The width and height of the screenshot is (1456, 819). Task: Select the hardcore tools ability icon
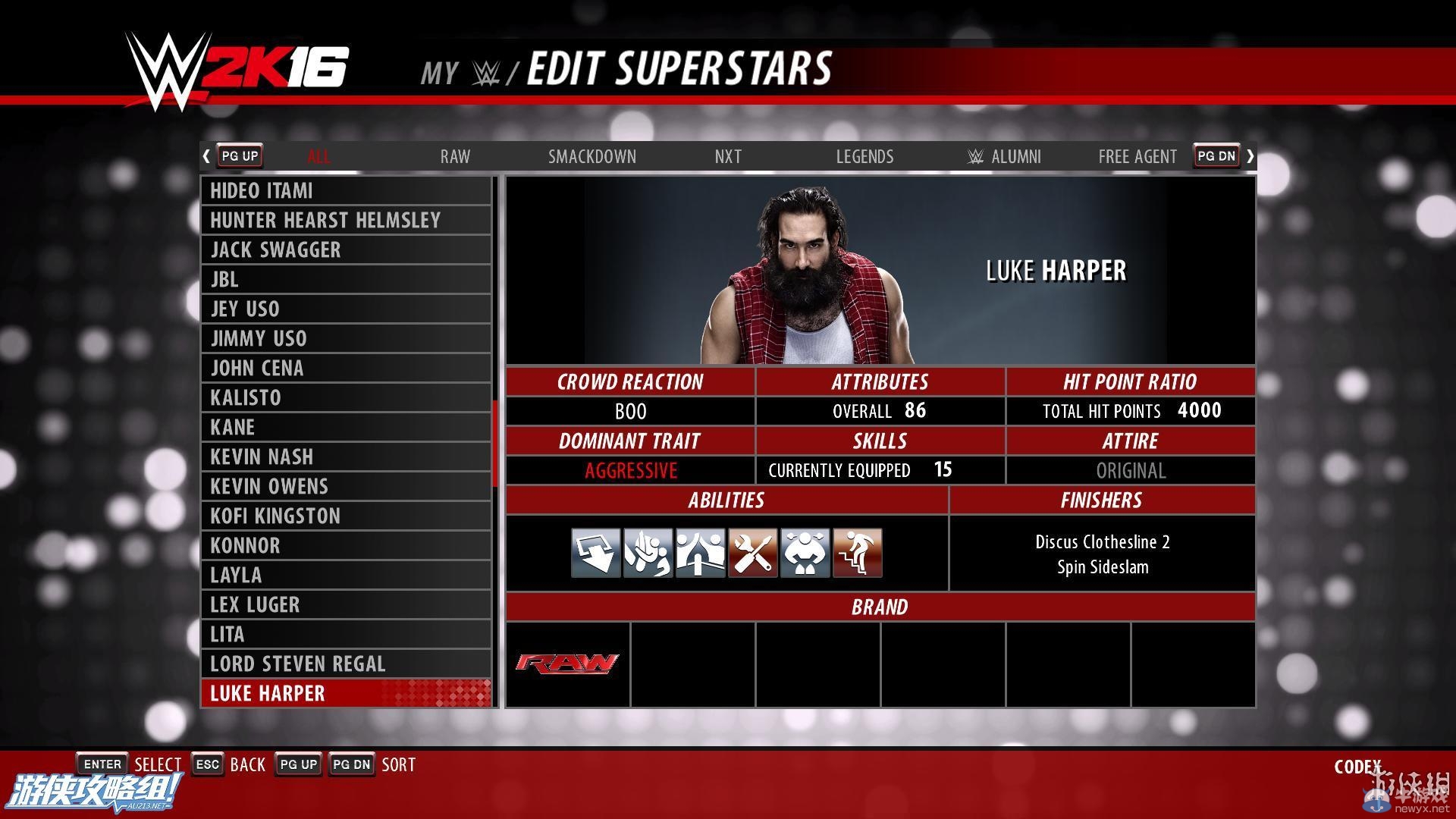coord(752,552)
